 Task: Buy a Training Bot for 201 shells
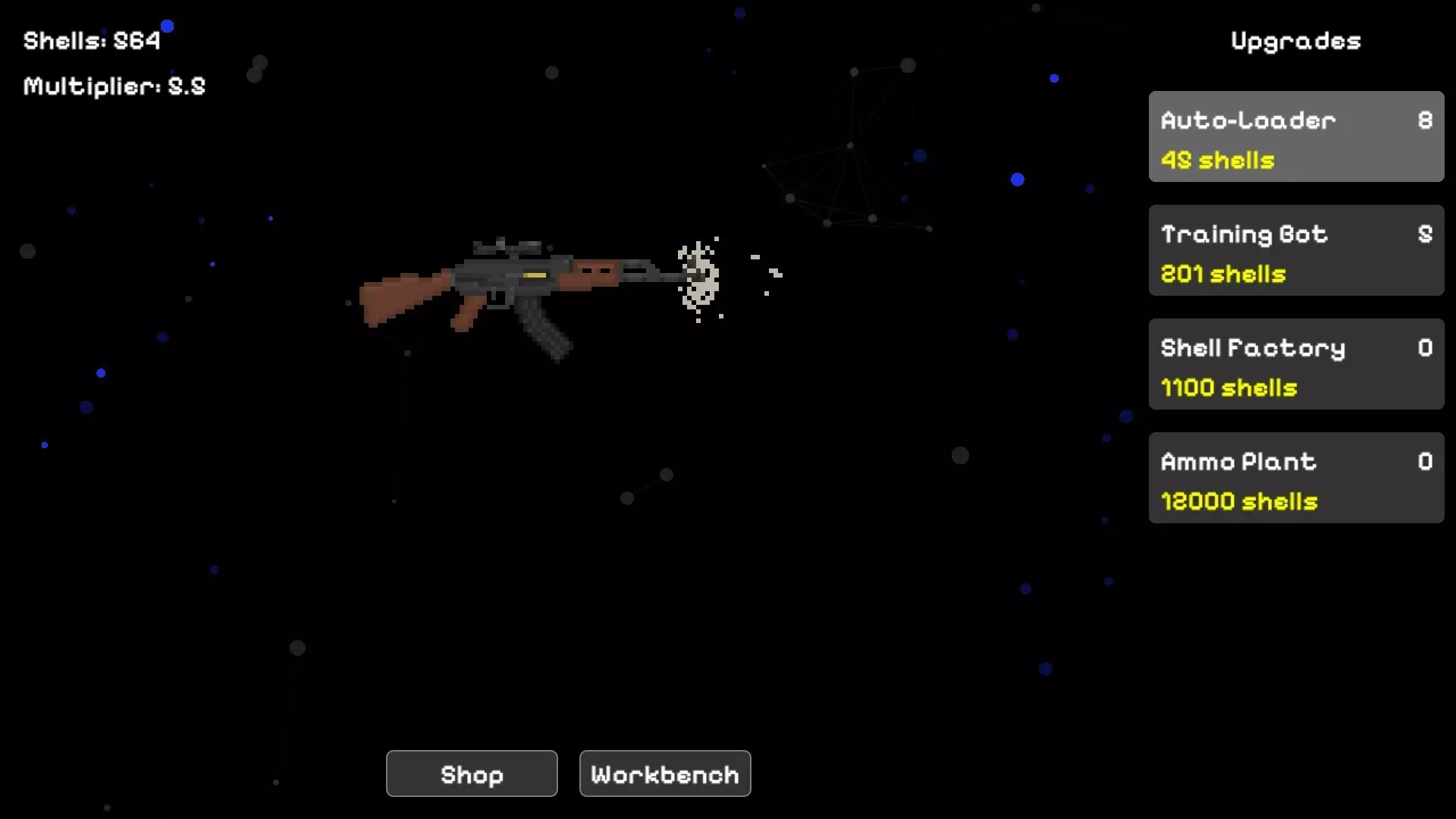point(1295,250)
